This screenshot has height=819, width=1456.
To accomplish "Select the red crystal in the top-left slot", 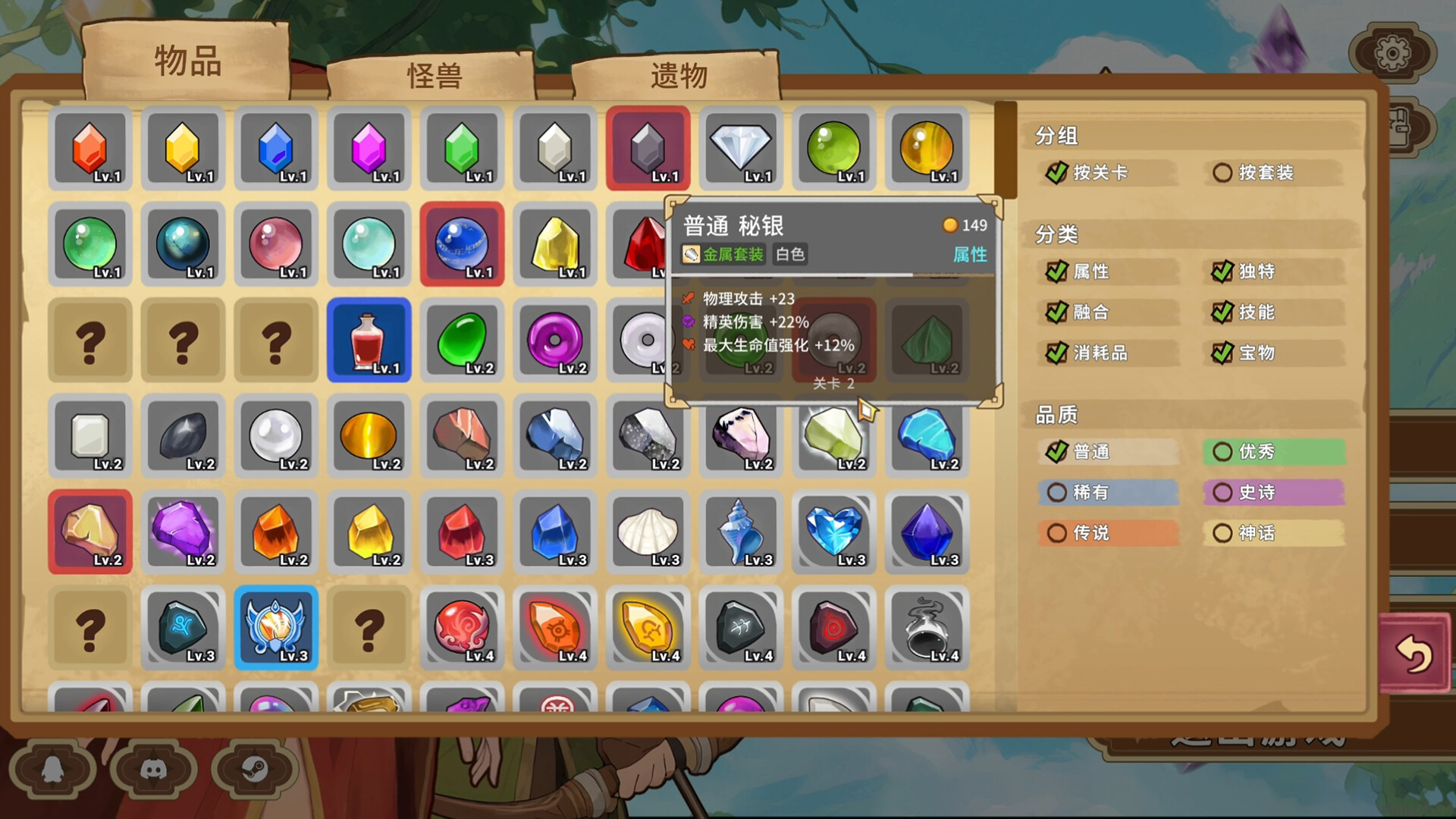I will click(x=90, y=149).
